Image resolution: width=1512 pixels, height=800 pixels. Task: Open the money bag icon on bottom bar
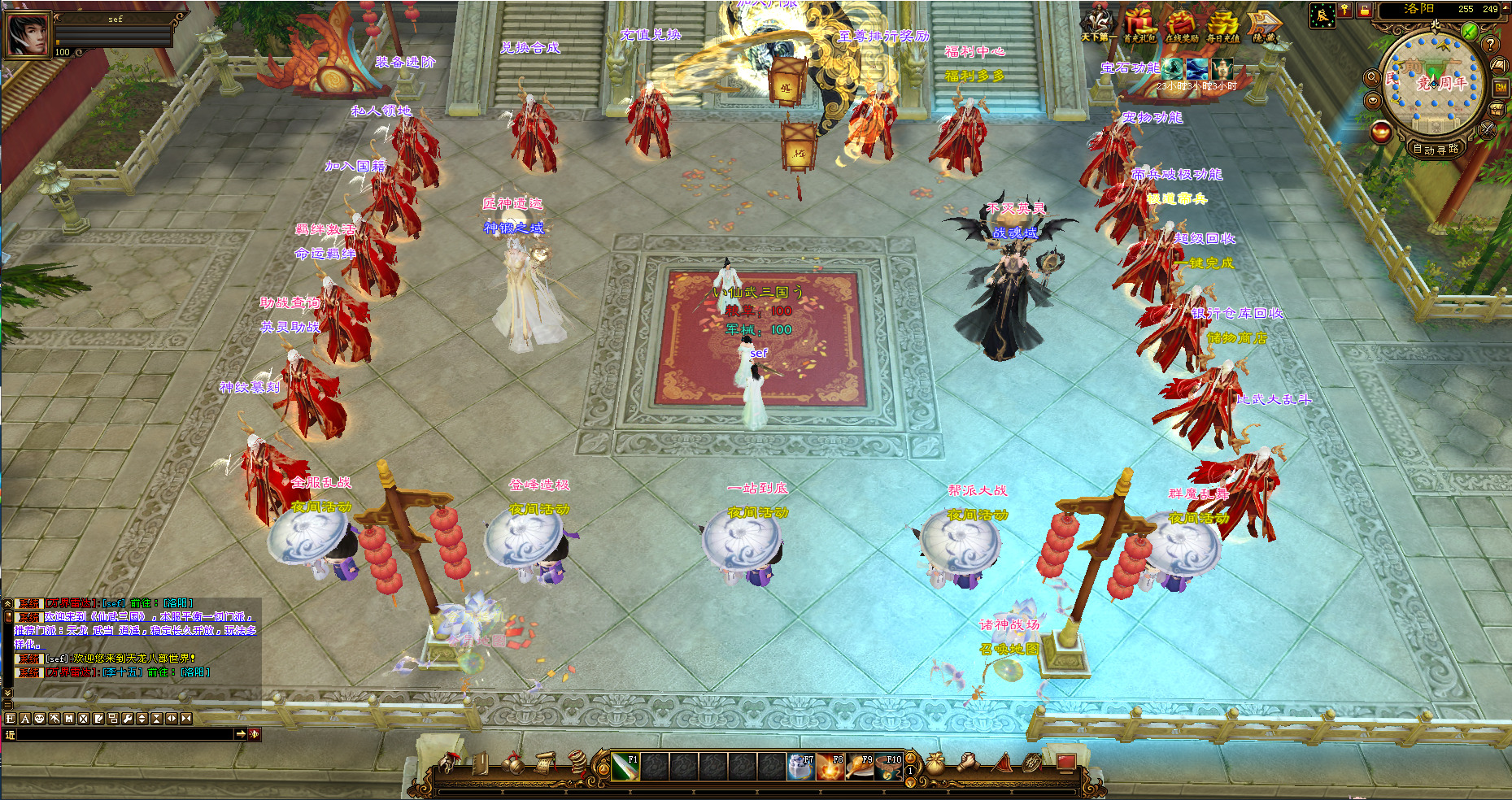tap(935, 764)
